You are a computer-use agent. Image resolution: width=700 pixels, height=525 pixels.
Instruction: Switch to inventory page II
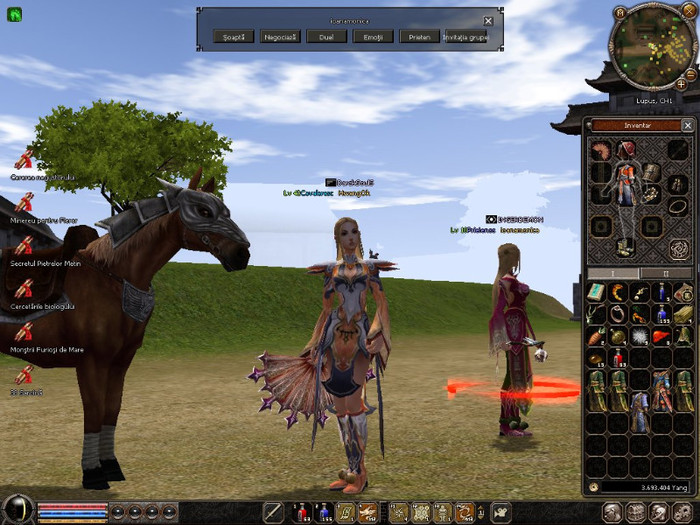(x=667, y=273)
